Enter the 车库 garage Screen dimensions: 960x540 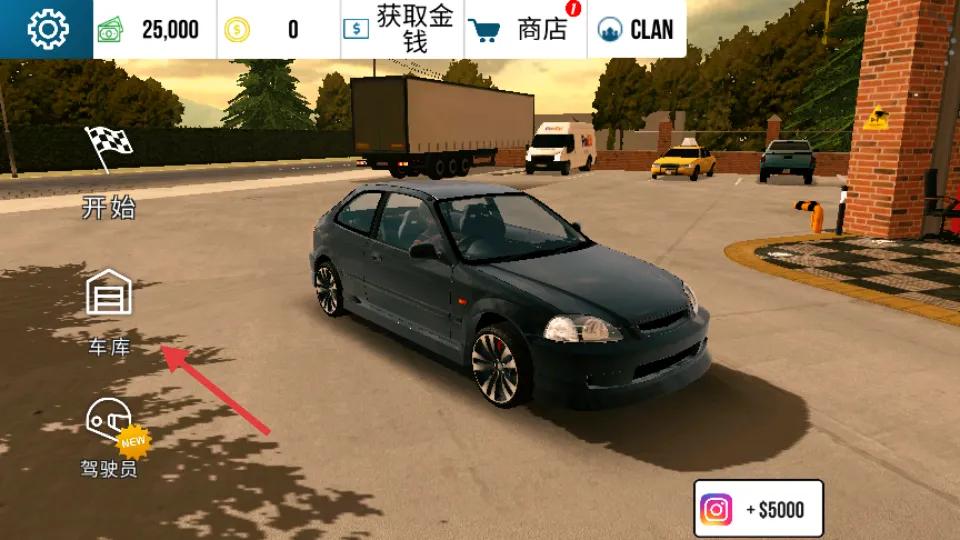pyautogui.click(x=109, y=312)
